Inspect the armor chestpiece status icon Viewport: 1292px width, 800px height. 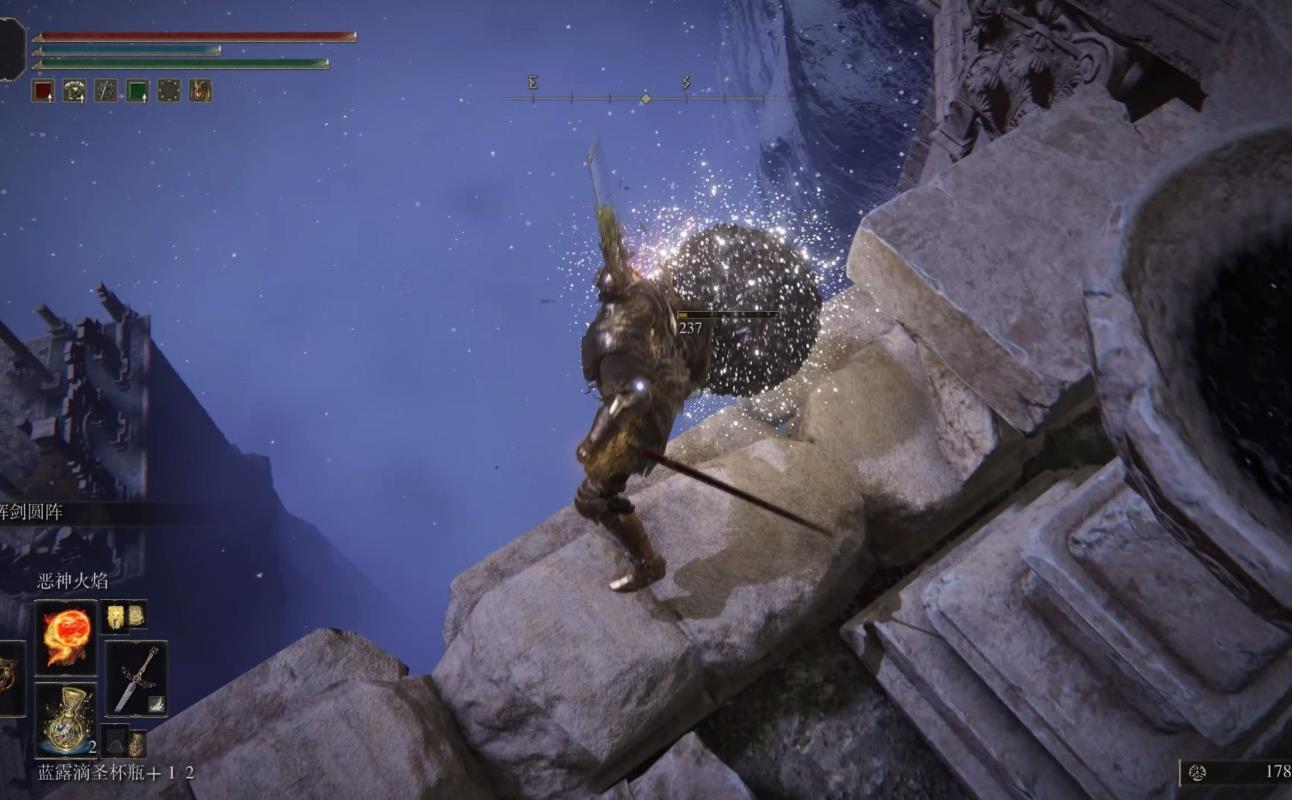click(74, 91)
